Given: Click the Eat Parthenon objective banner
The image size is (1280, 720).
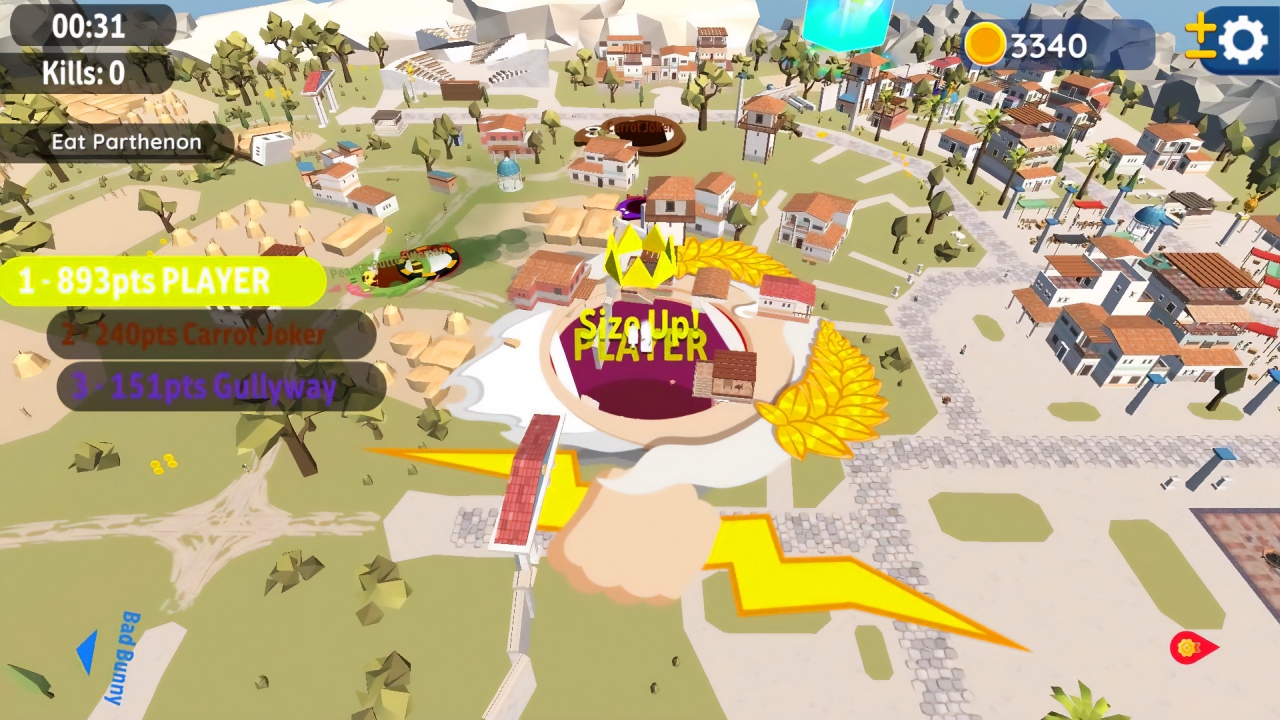Looking at the screenshot, I should (x=125, y=142).
